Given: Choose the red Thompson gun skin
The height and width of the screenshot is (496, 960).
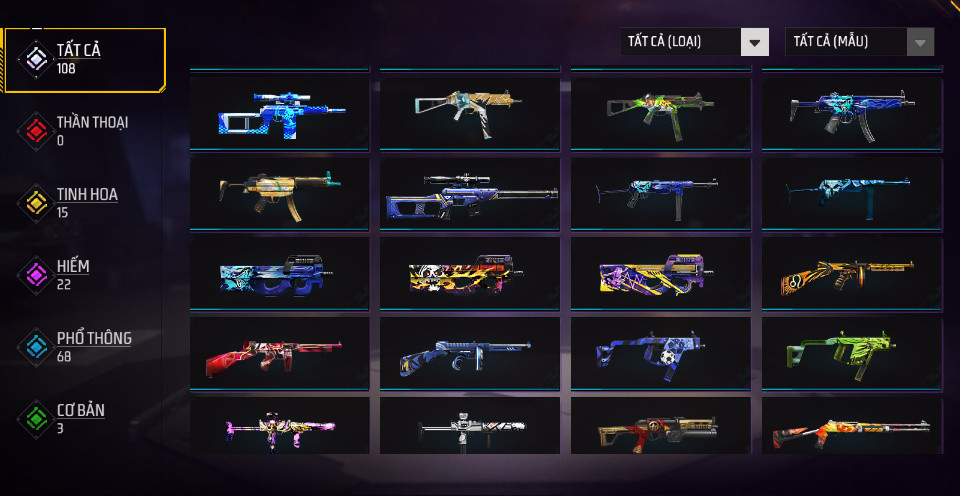Looking at the screenshot, I should [x=279, y=354].
